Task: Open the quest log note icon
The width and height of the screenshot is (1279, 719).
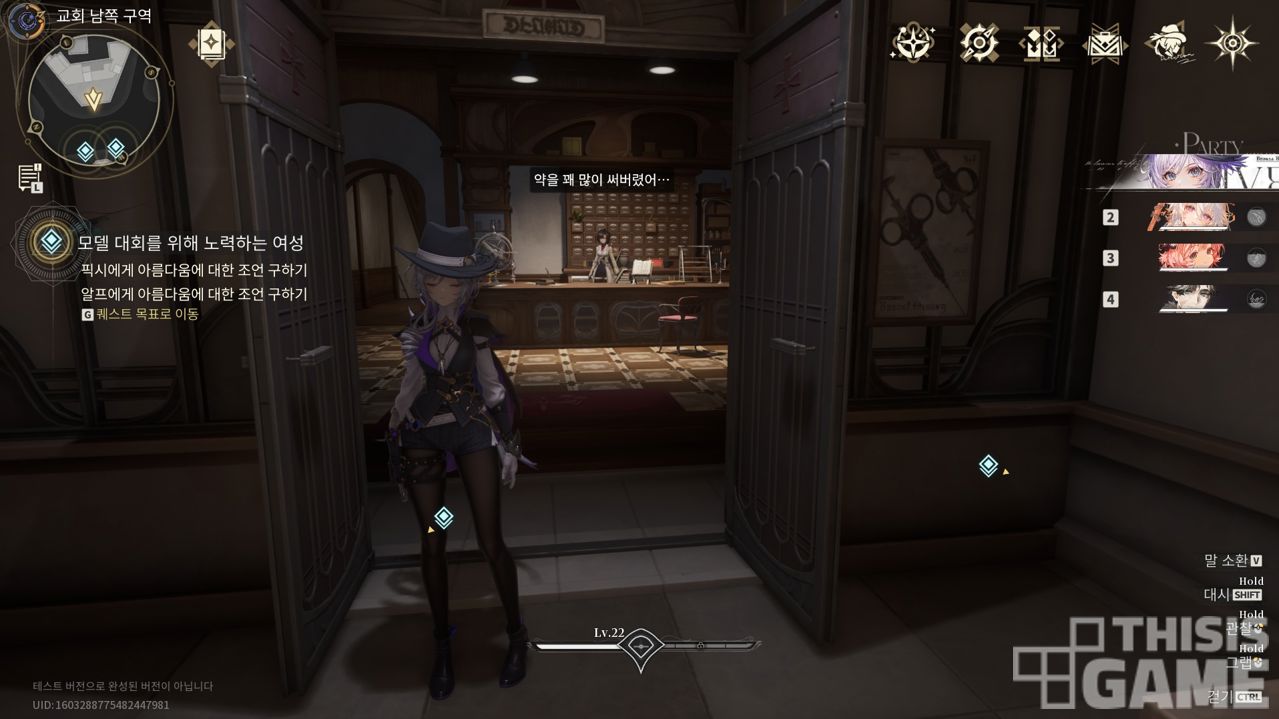Action: (x=29, y=177)
